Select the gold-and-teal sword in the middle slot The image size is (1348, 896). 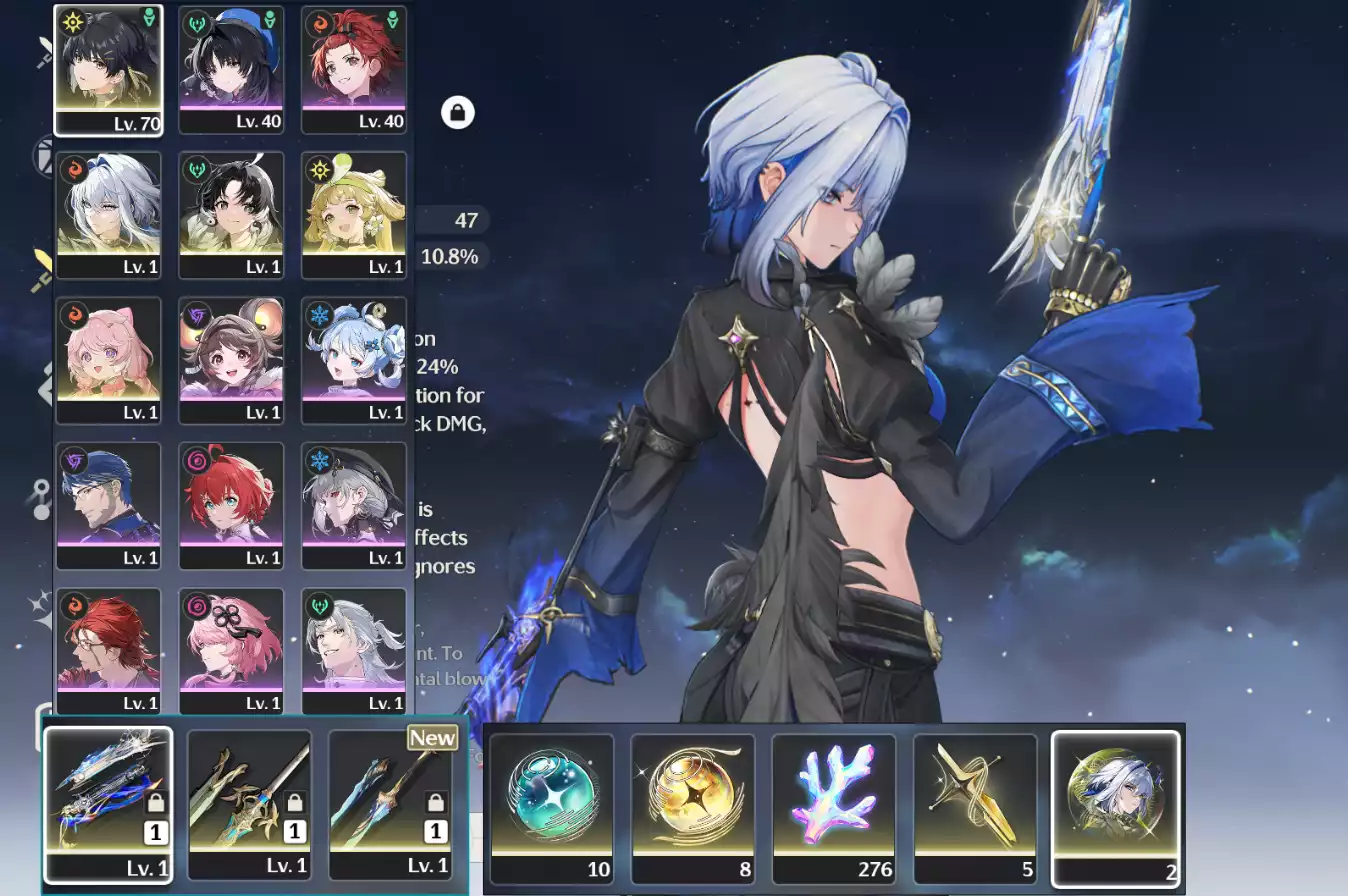point(249,804)
